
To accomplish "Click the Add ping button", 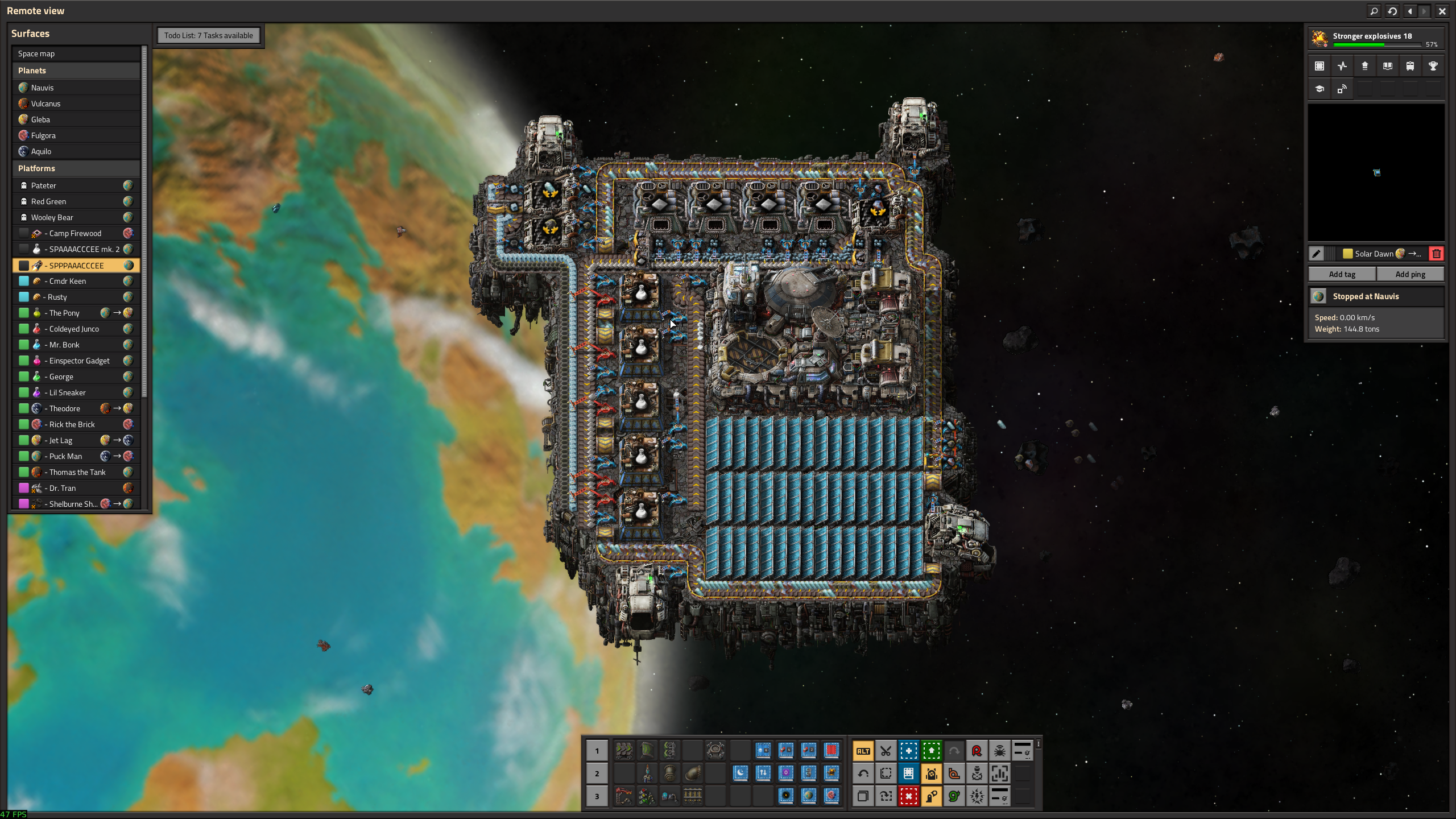I will pyautogui.click(x=1410, y=274).
